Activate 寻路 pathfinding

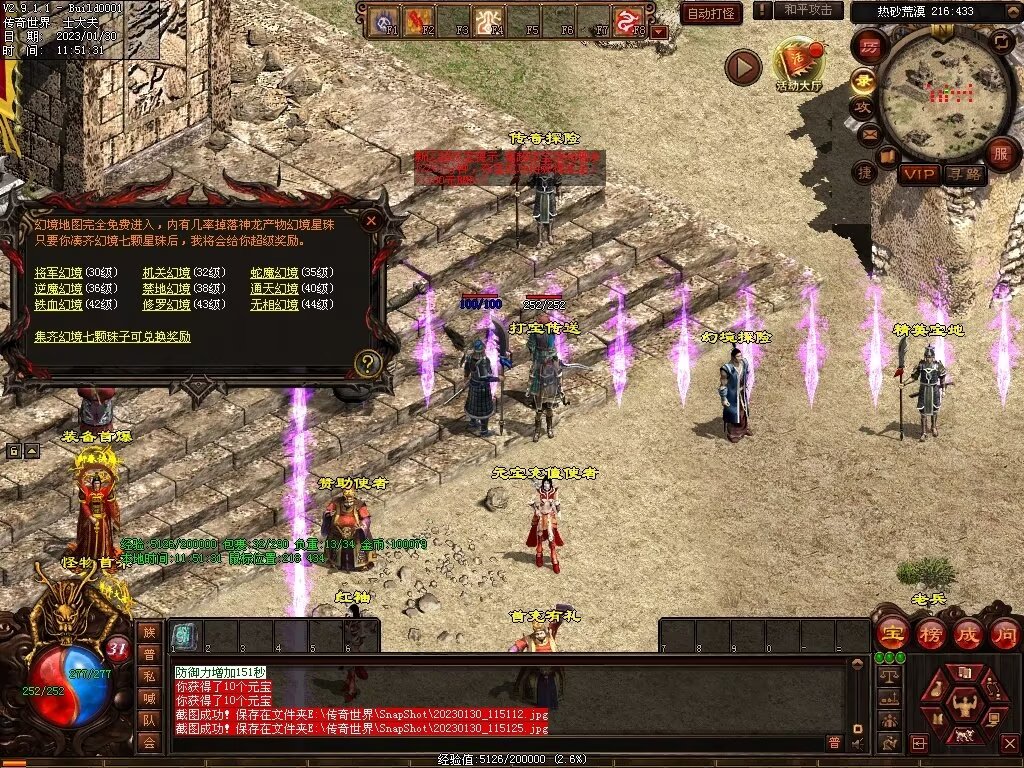965,175
